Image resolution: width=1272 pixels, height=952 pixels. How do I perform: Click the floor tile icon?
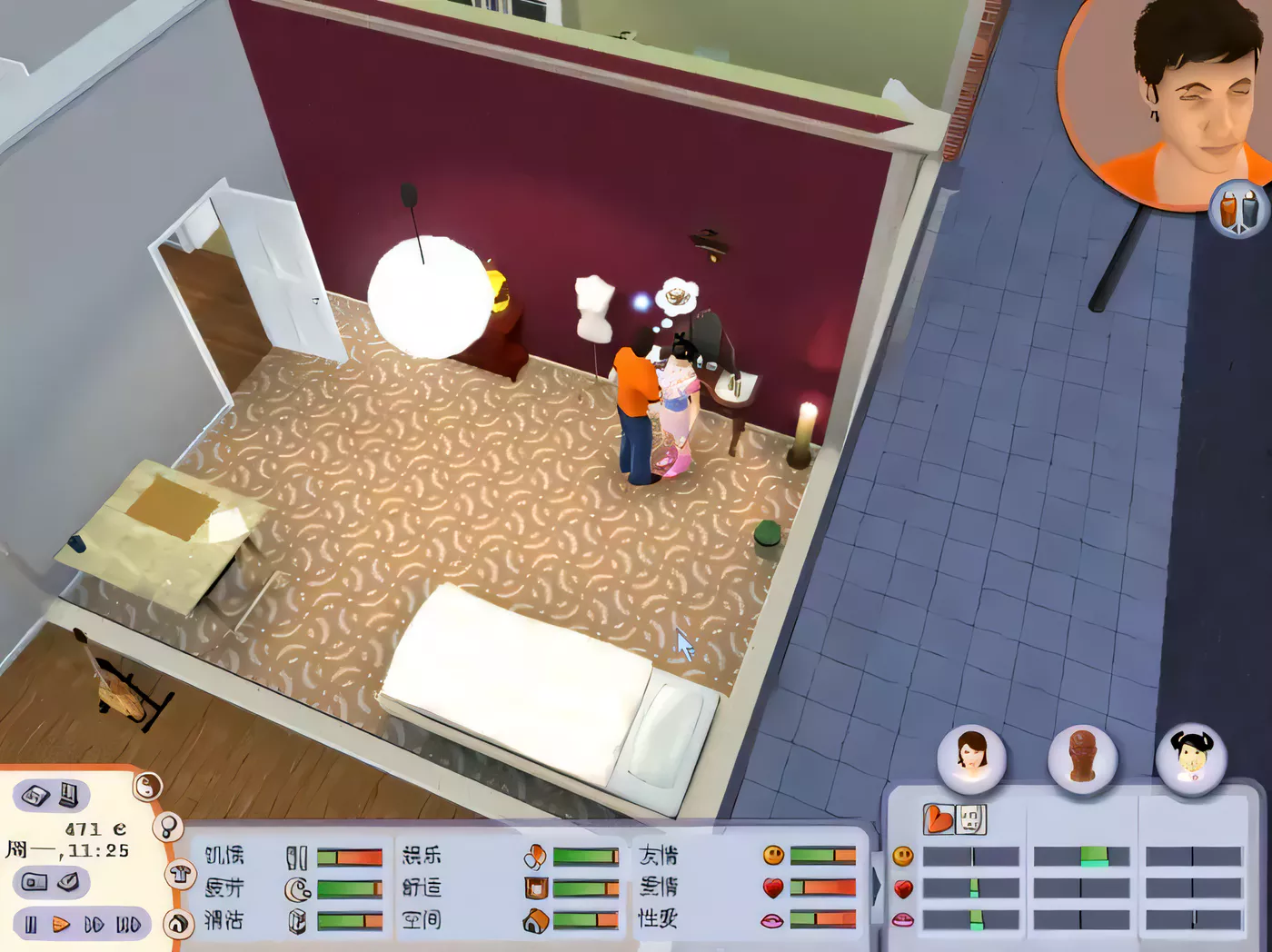[x=35, y=796]
